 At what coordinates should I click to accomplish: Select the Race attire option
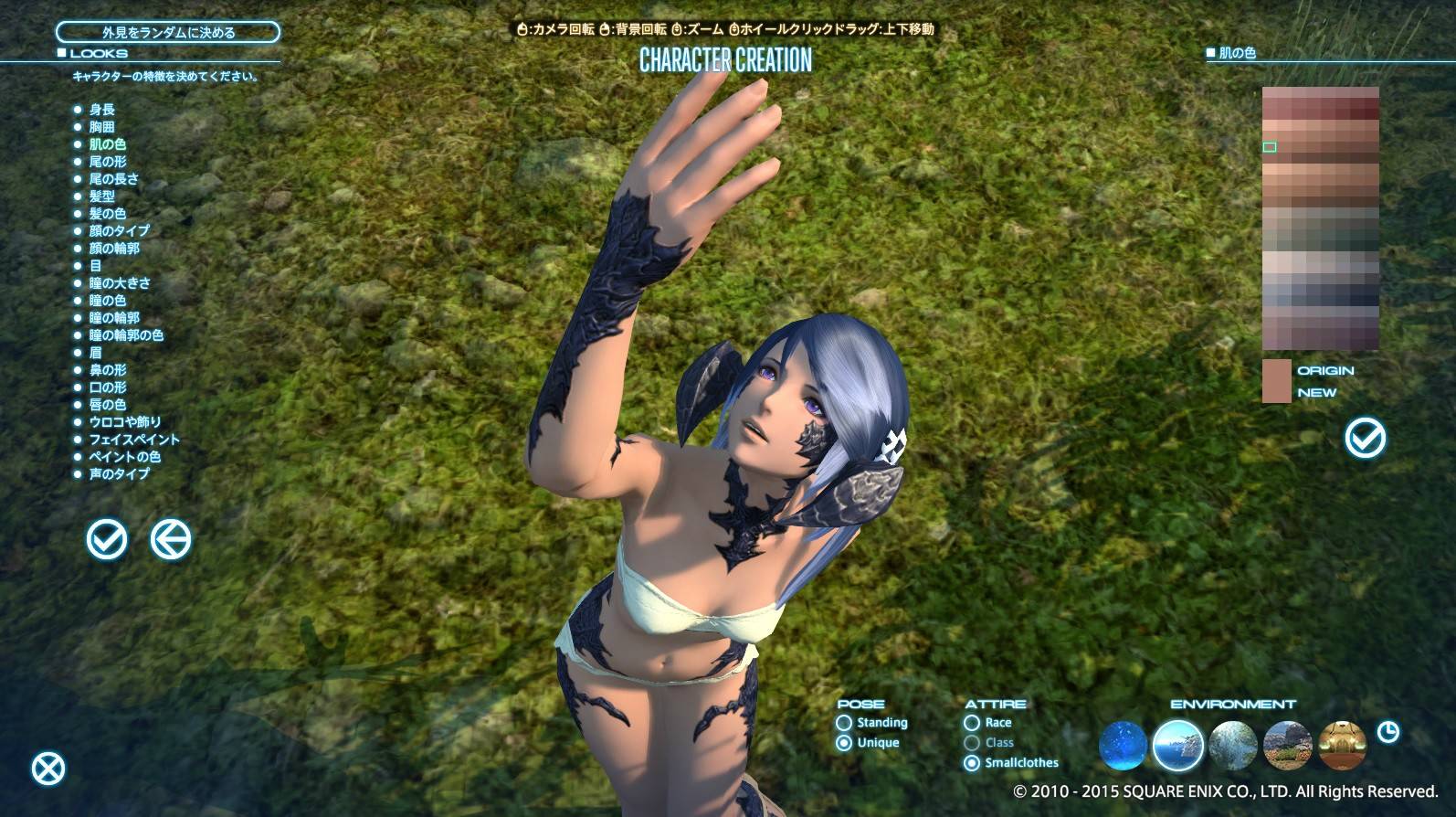point(970,722)
